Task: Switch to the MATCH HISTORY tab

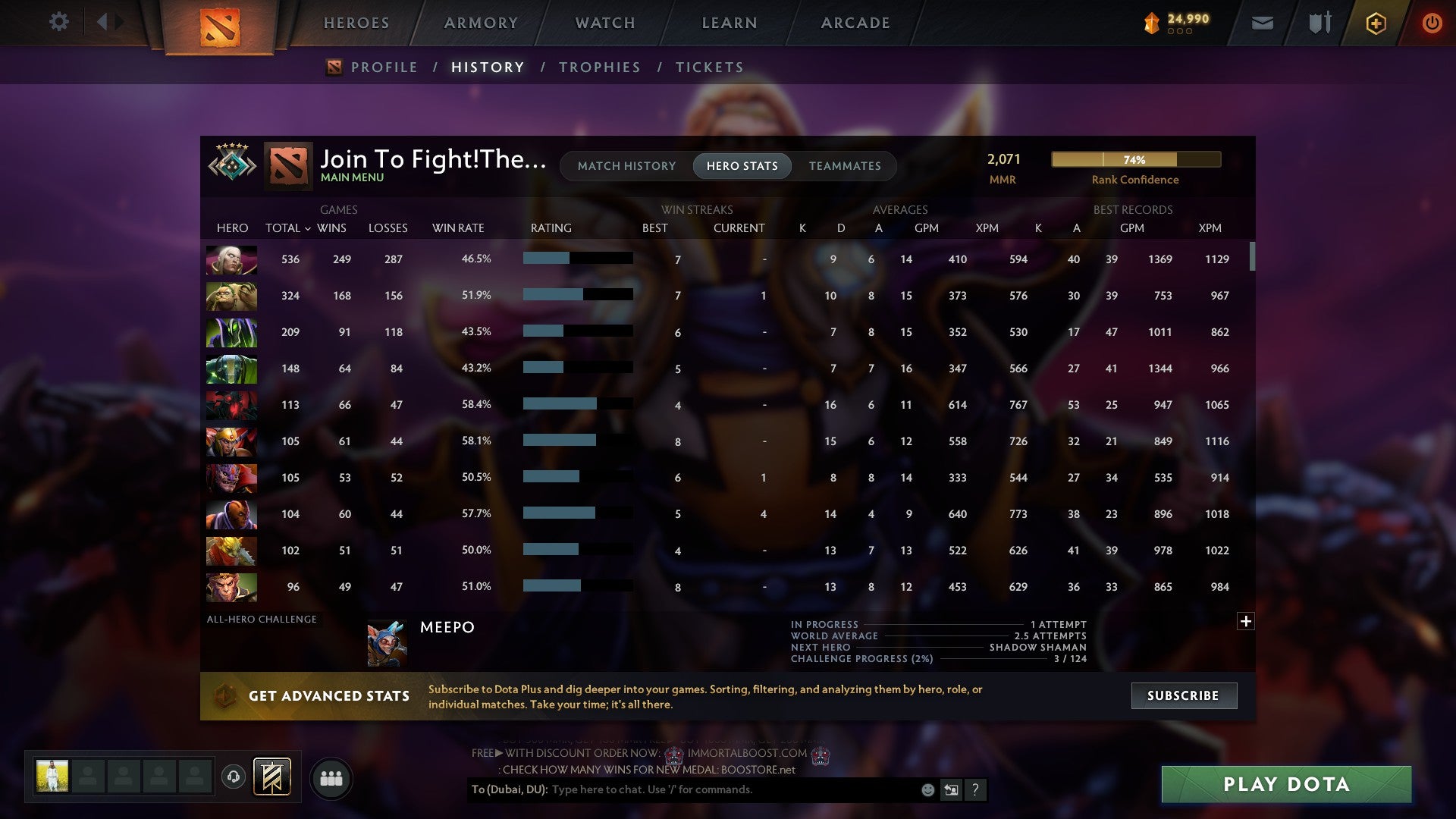Action: coord(626,166)
